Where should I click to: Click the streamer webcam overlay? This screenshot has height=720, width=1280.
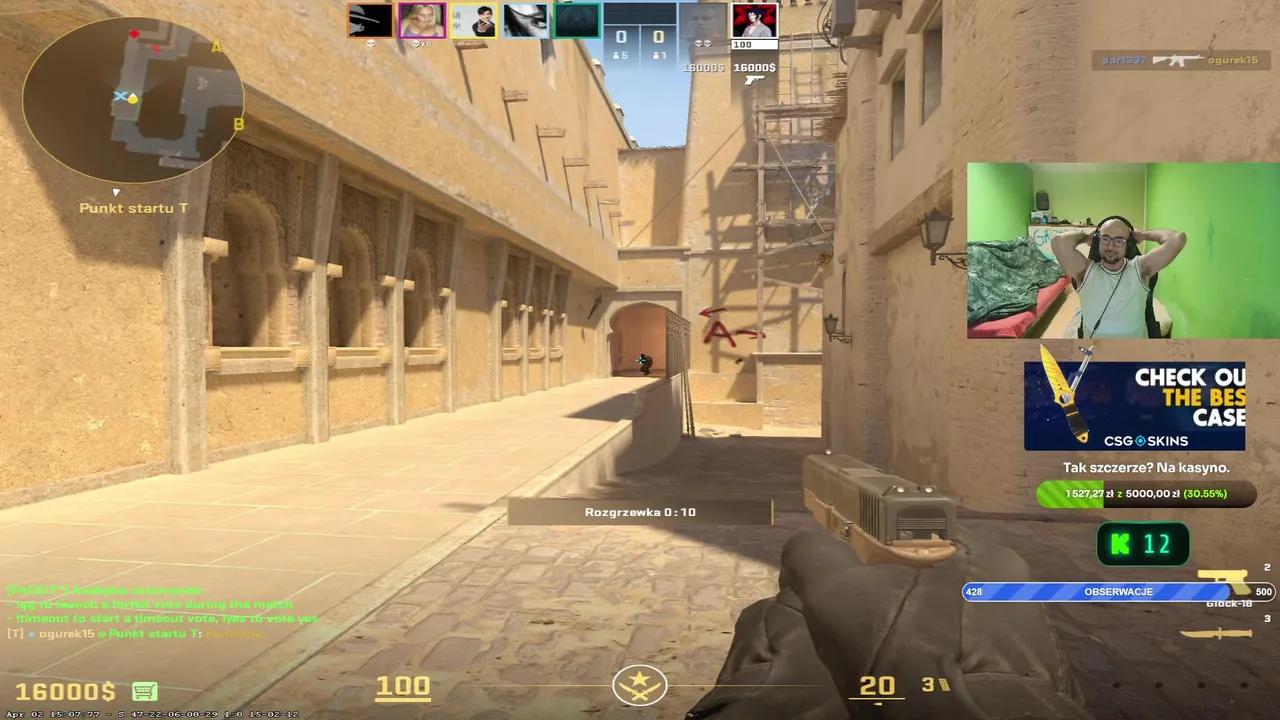[x=1120, y=250]
